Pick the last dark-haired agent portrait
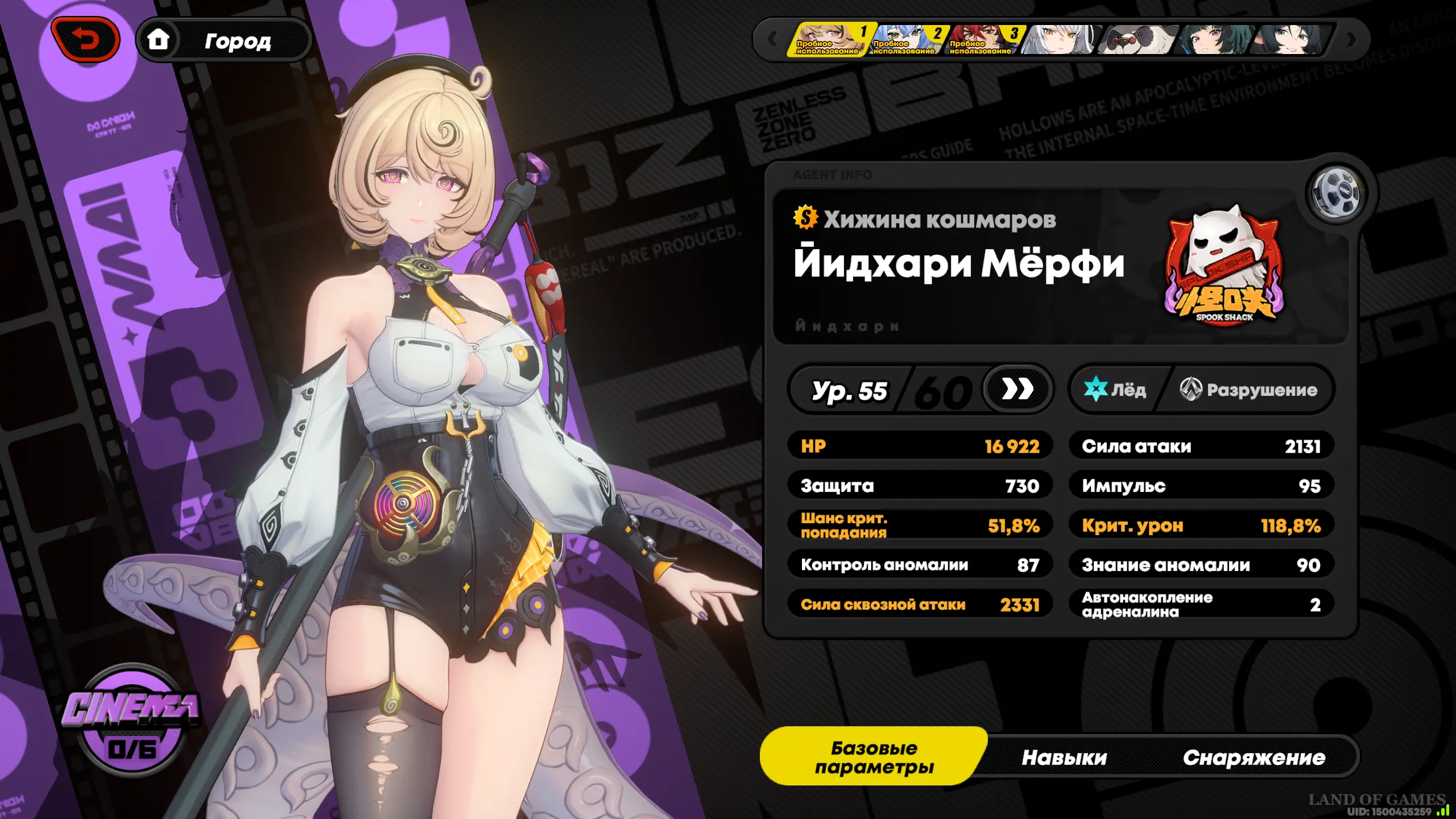This screenshot has width=1456, height=819. coord(1290,40)
